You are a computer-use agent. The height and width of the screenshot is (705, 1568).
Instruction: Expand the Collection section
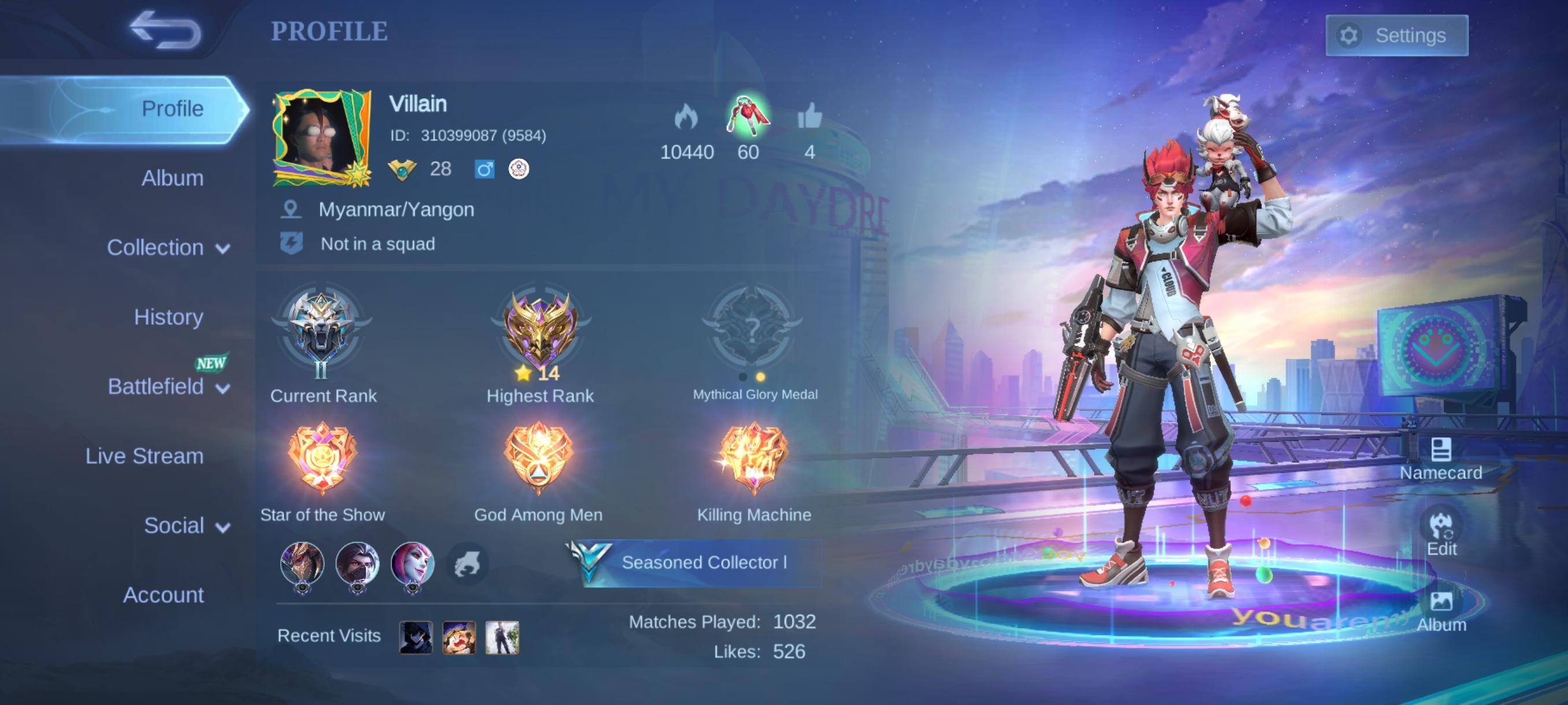[x=164, y=247]
